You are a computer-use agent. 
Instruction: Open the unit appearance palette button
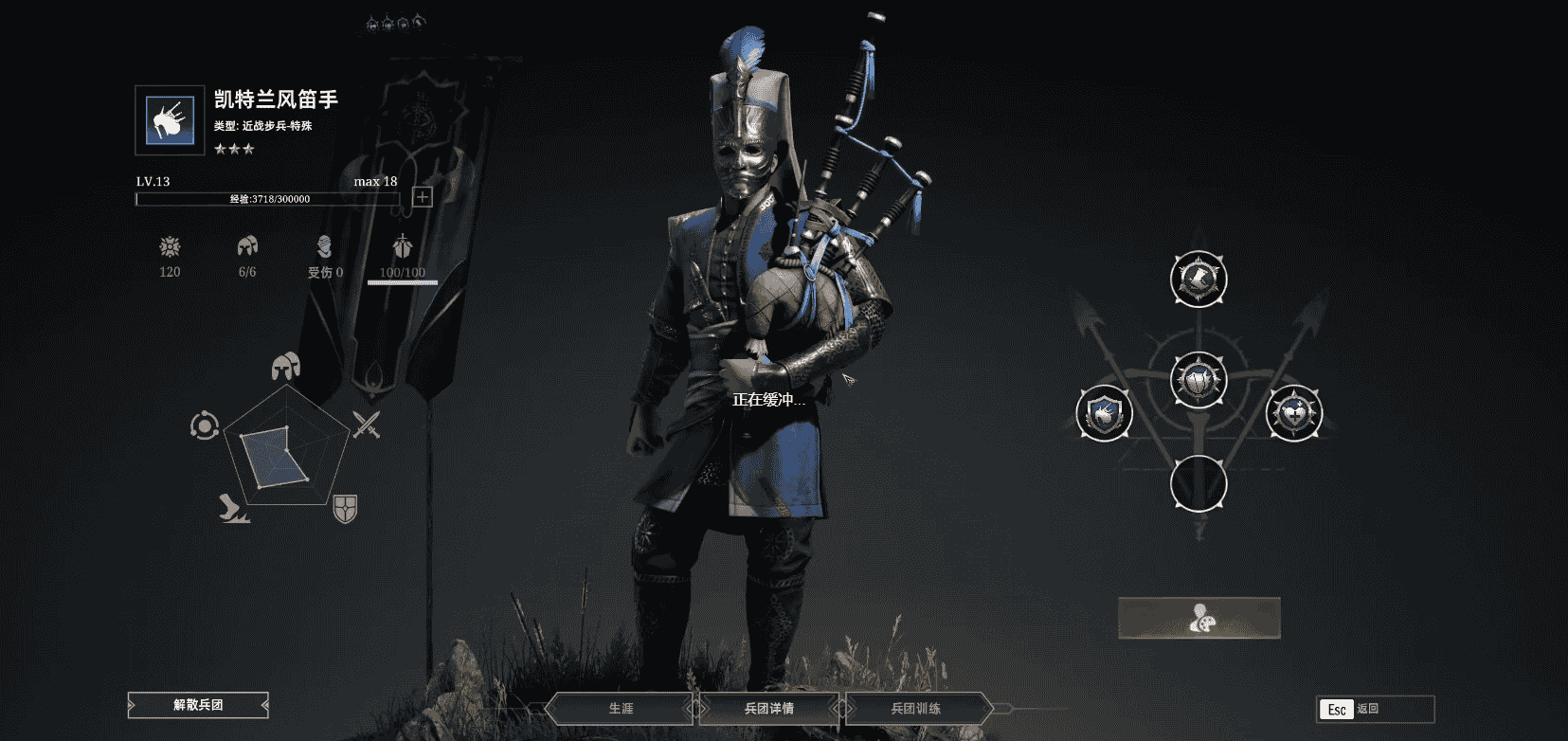1199,618
